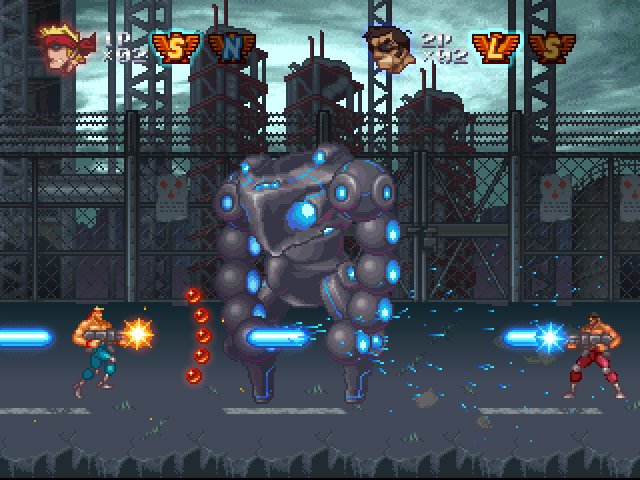Viewport: 640px width, 480px height.
Task: Pick Player 2's S weapon emblem
Action: coord(546,47)
